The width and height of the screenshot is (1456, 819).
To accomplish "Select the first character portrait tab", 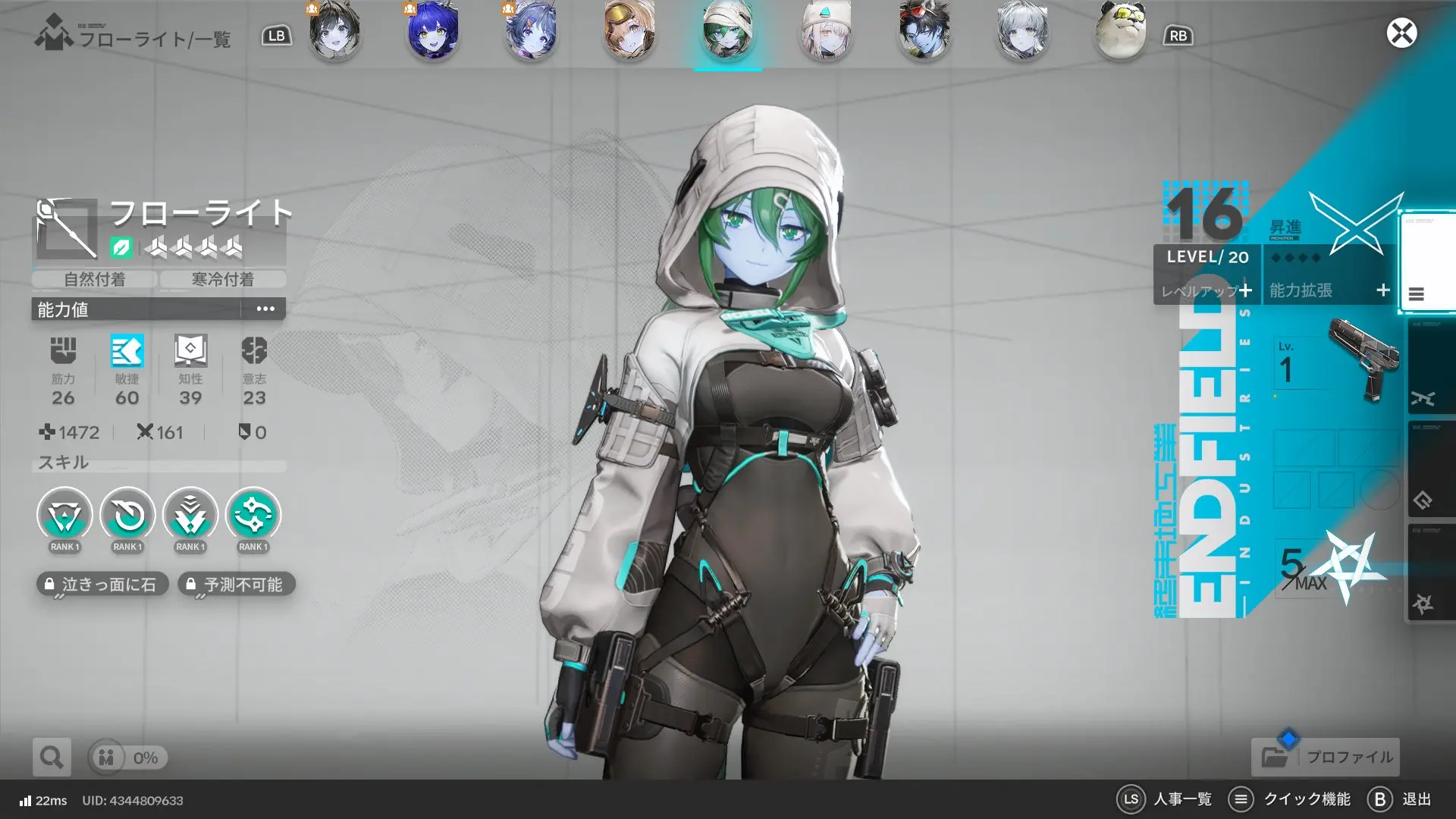I will coord(334,33).
